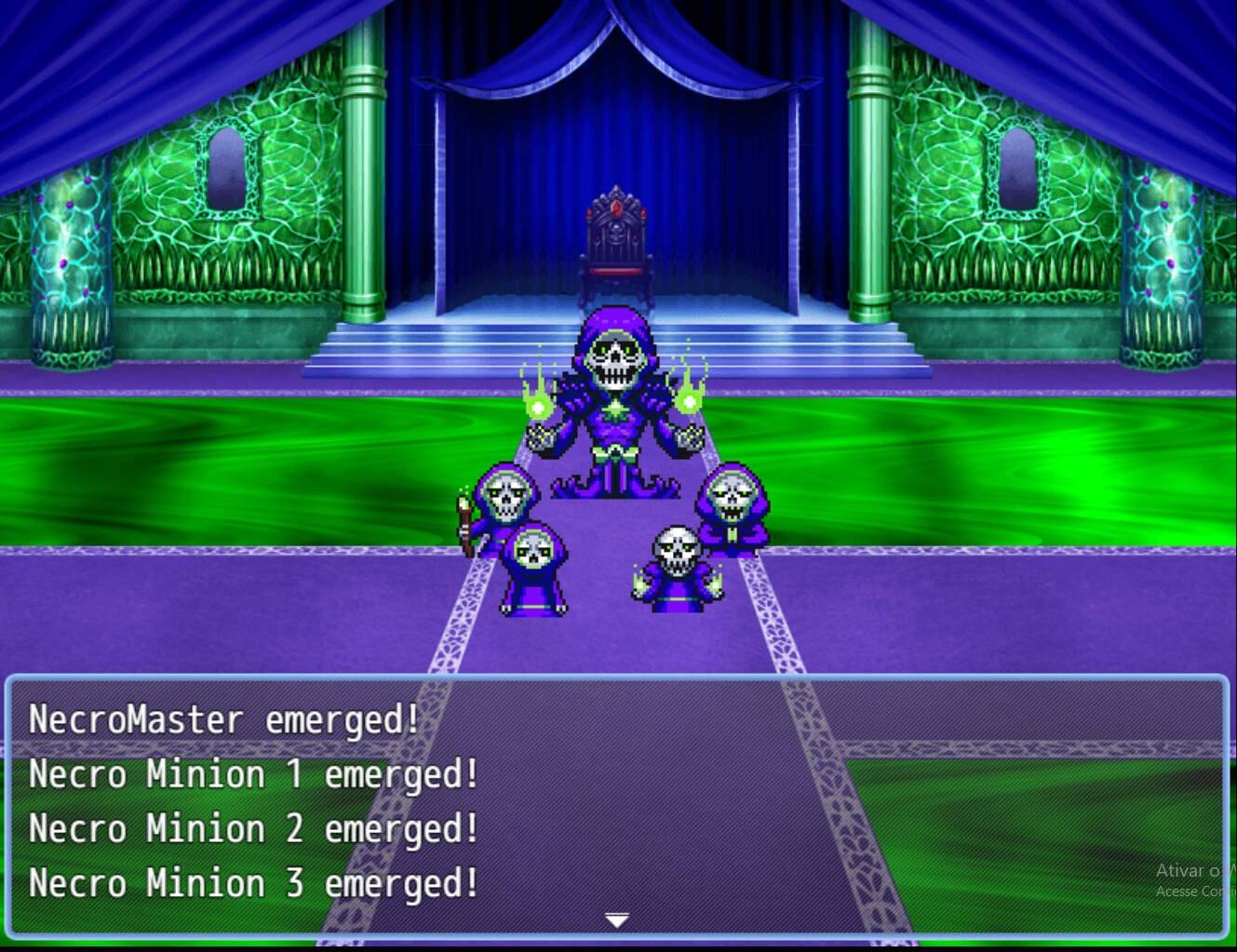Screen dimensions: 1237x952
Task: Click the white continue arrow in message box
Action: (x=617, y=919)
